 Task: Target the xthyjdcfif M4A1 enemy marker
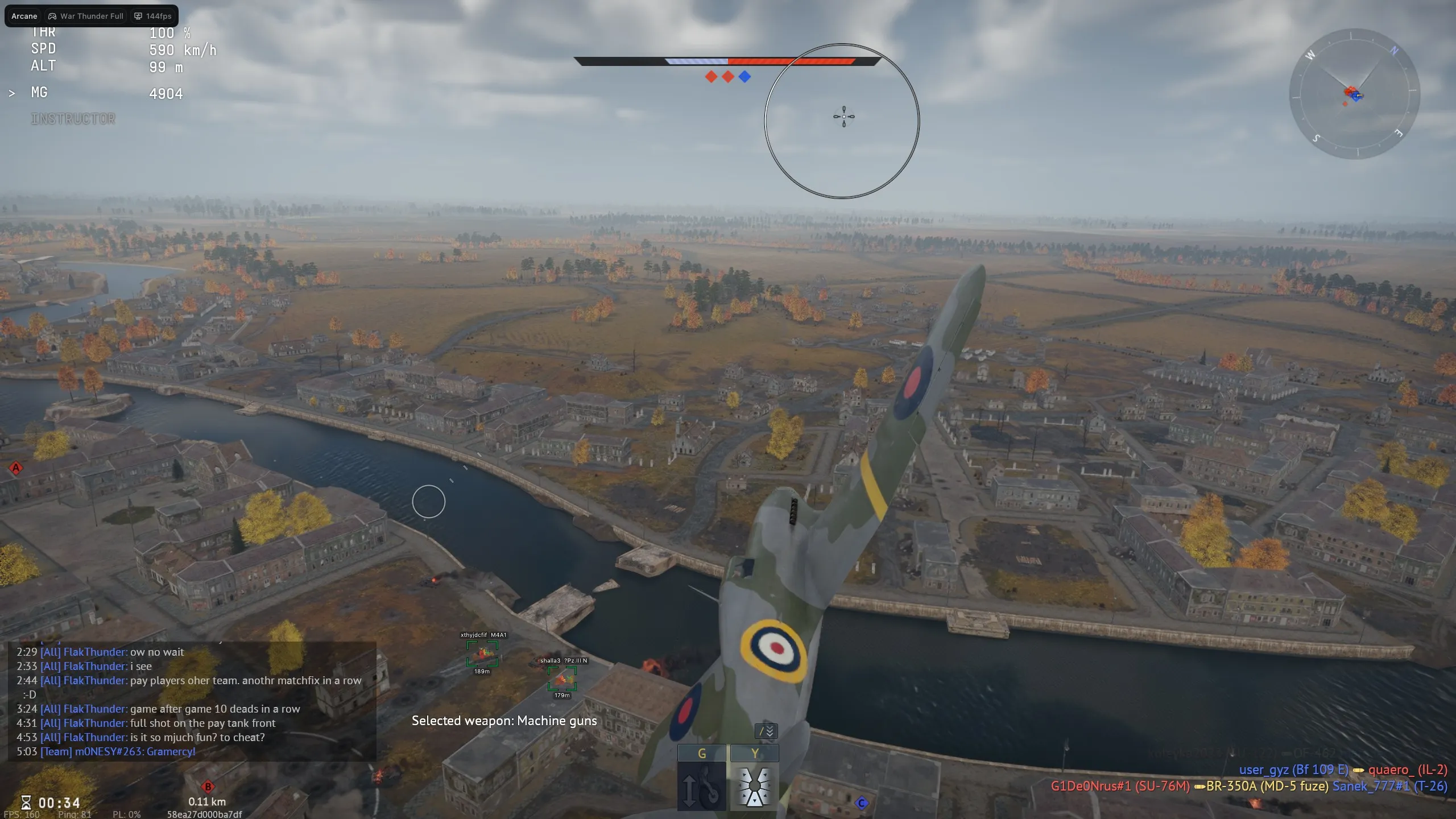point(482,653)
